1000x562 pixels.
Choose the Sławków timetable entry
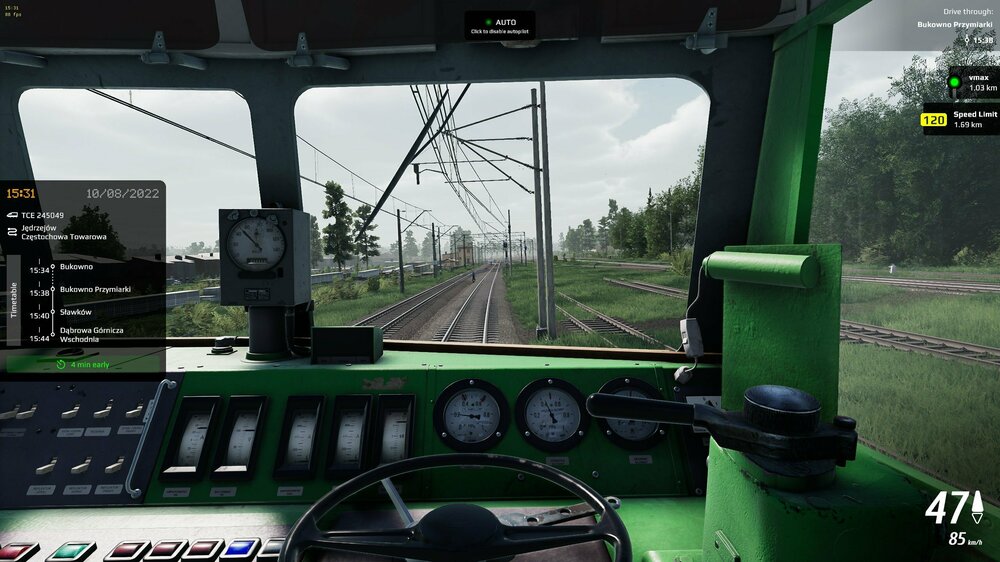pos(76,312)
